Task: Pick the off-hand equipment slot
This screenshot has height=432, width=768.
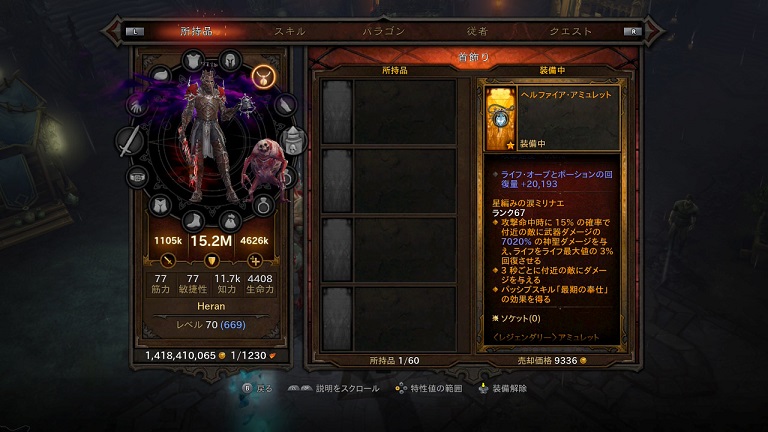Action: [293, 140]
